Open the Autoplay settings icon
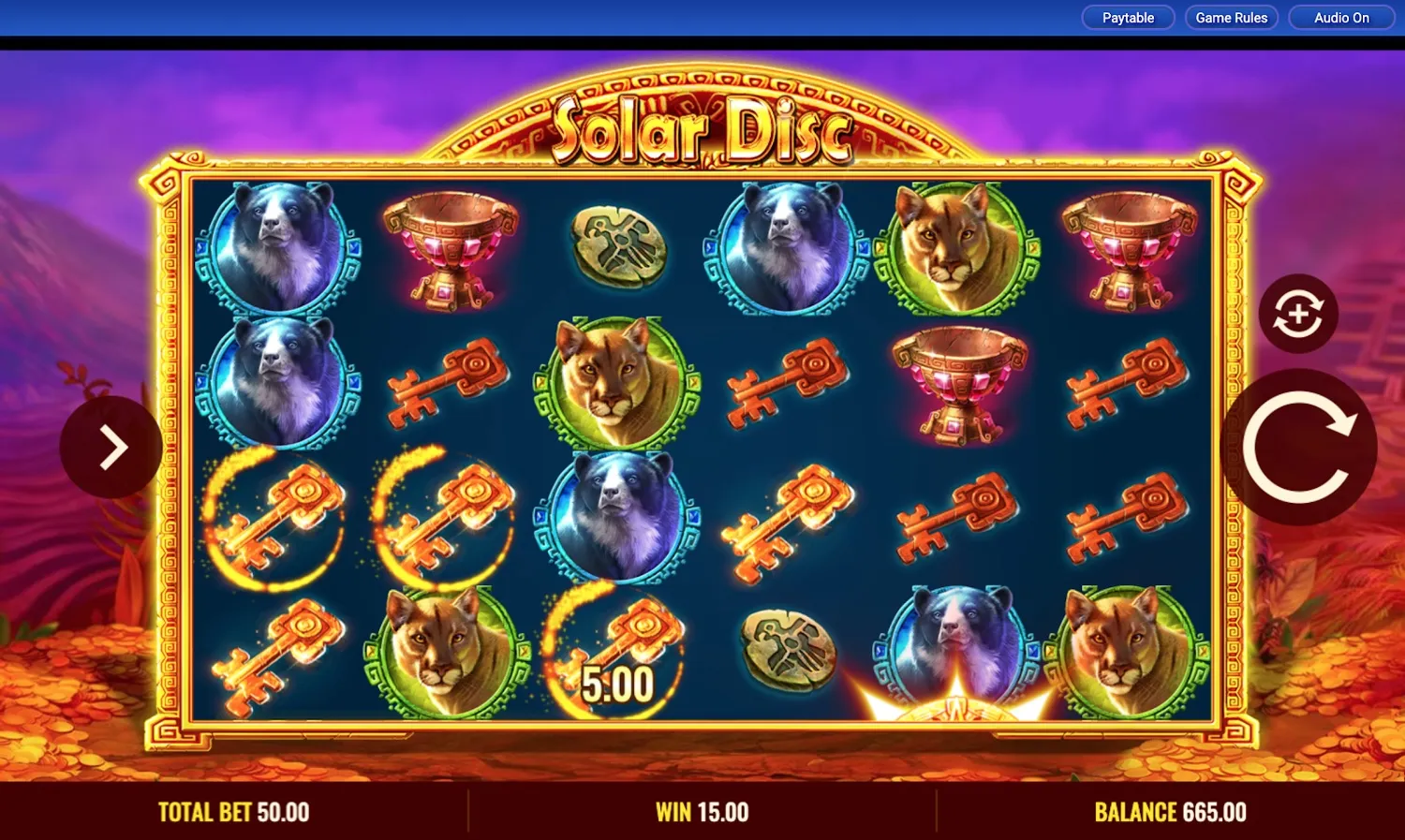The width and height of the screenshot is (1405, 840). [1300, 312]
